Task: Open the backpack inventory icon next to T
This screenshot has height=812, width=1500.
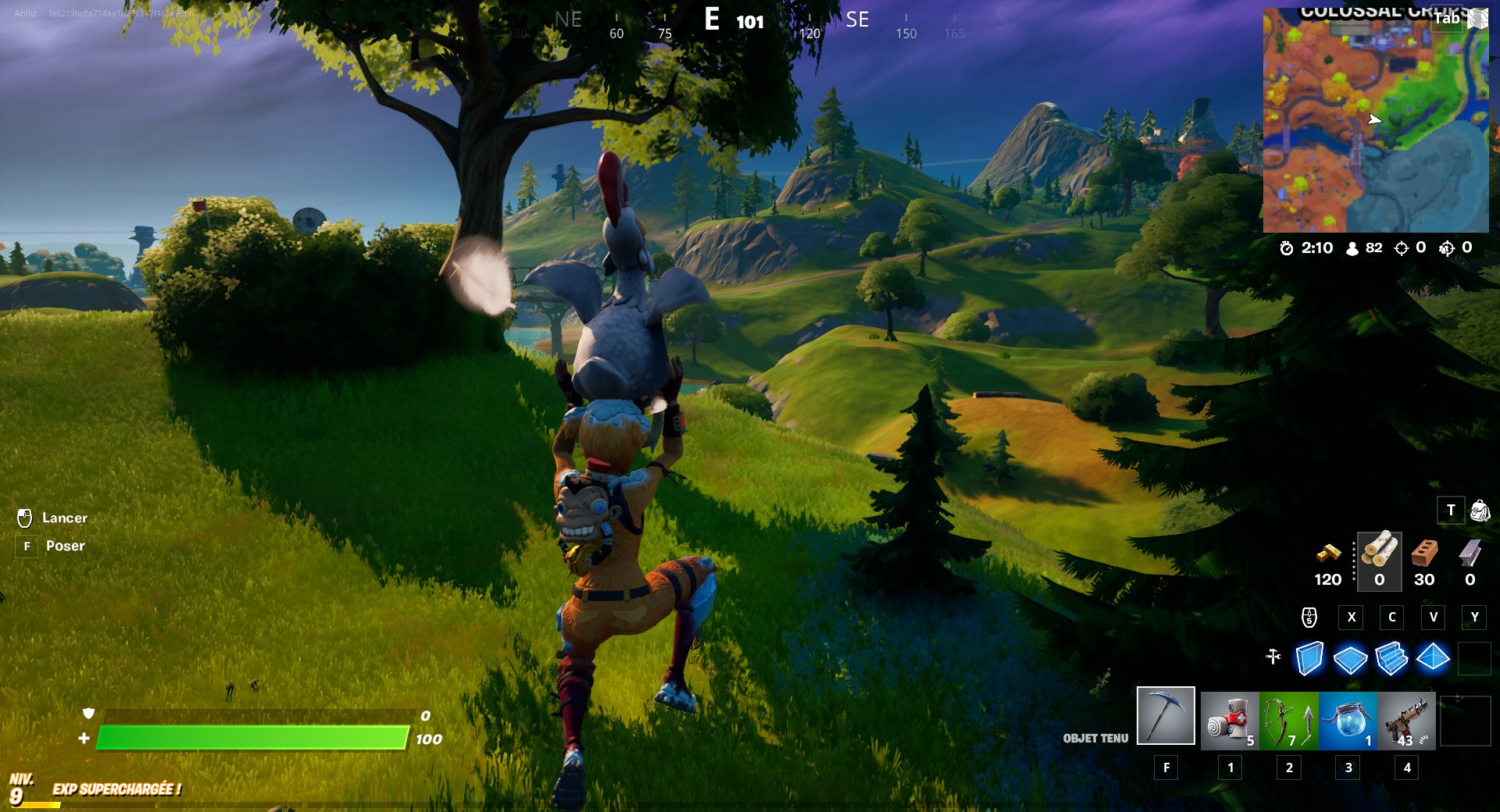Action: 1478,510
